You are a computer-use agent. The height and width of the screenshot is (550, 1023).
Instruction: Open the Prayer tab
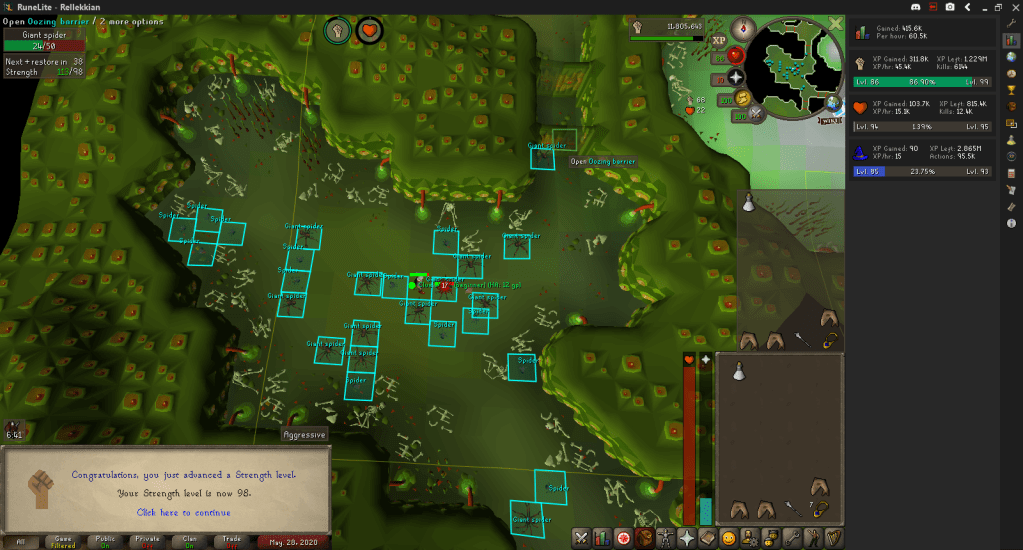pyautogui.click(x=688, y=538)
